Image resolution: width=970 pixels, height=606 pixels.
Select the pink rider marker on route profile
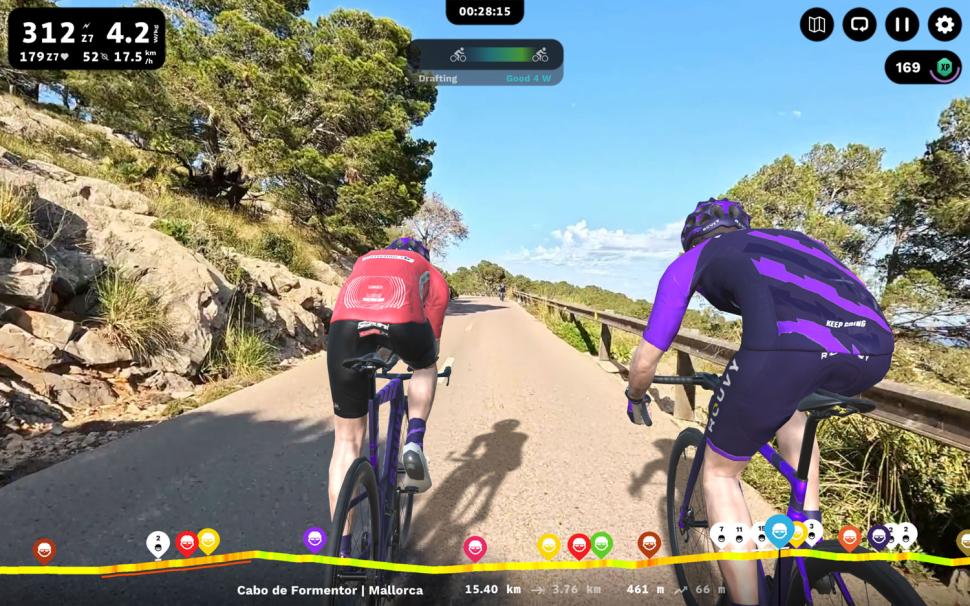point(475,547)
